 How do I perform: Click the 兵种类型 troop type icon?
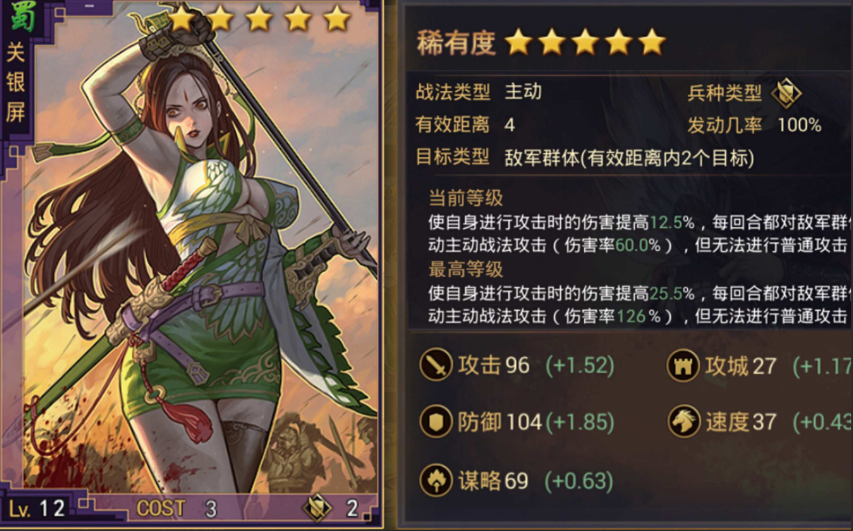tap(787, 93)
